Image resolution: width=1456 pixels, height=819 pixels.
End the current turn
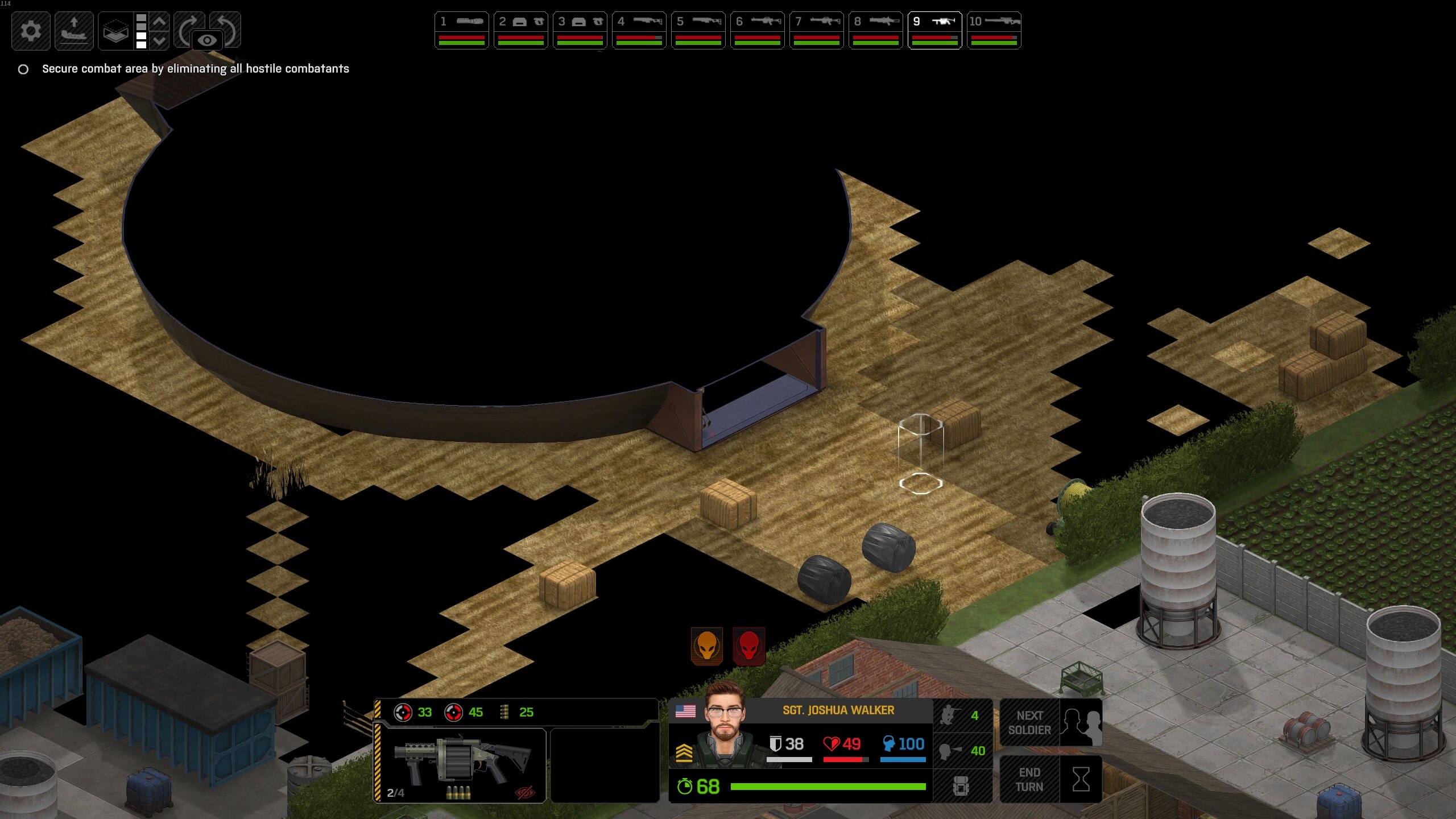pos(1050,779)
